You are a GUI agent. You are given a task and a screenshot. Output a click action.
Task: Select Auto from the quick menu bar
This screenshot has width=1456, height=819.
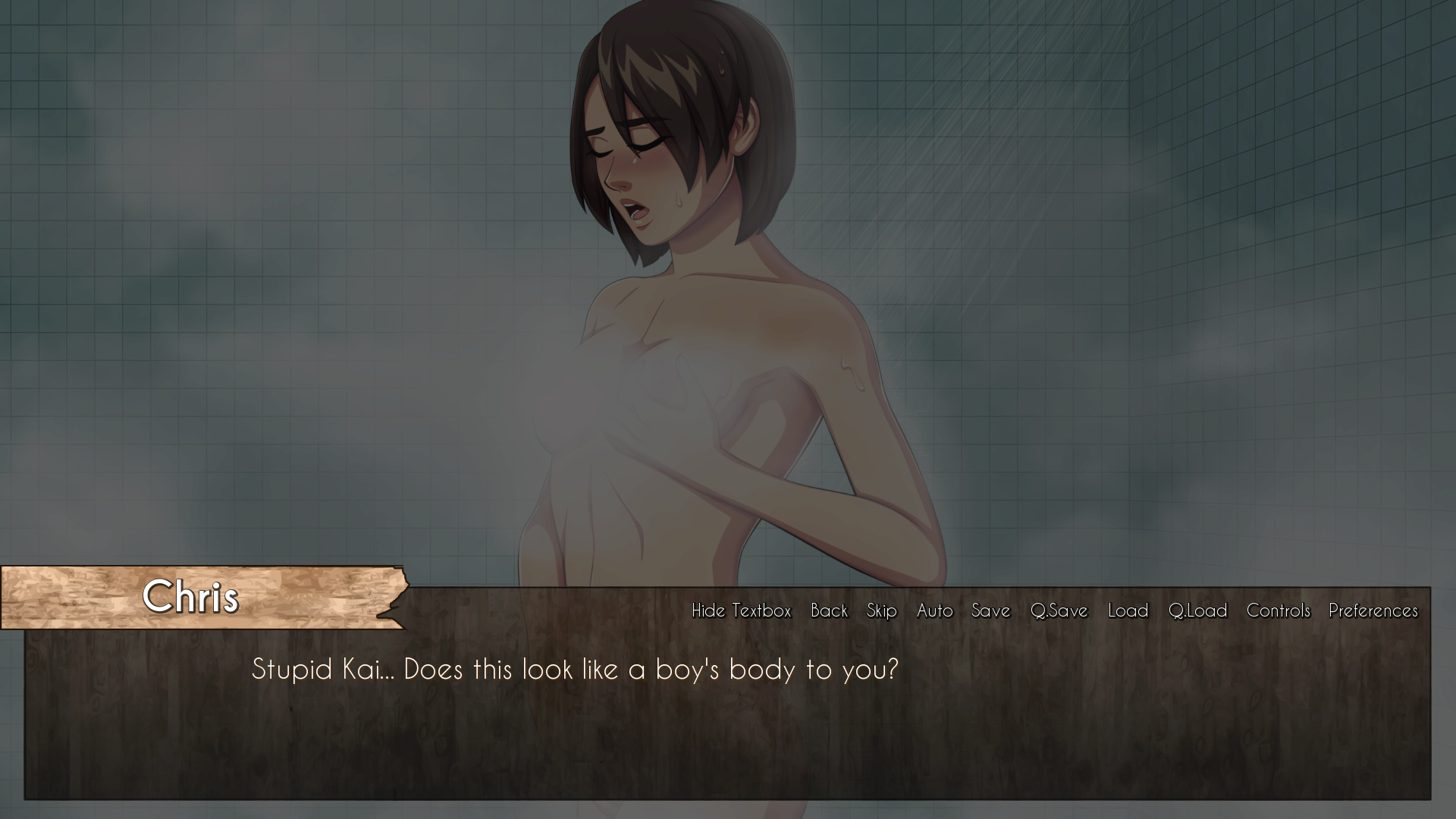(934, 610)
